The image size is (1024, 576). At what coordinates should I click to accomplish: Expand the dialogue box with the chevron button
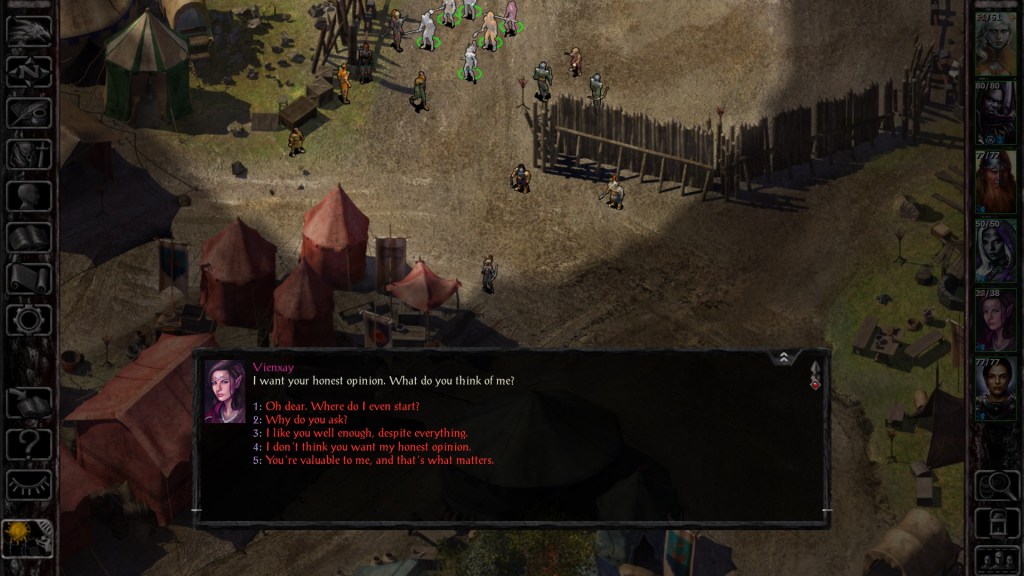click(x=784, y=358)
